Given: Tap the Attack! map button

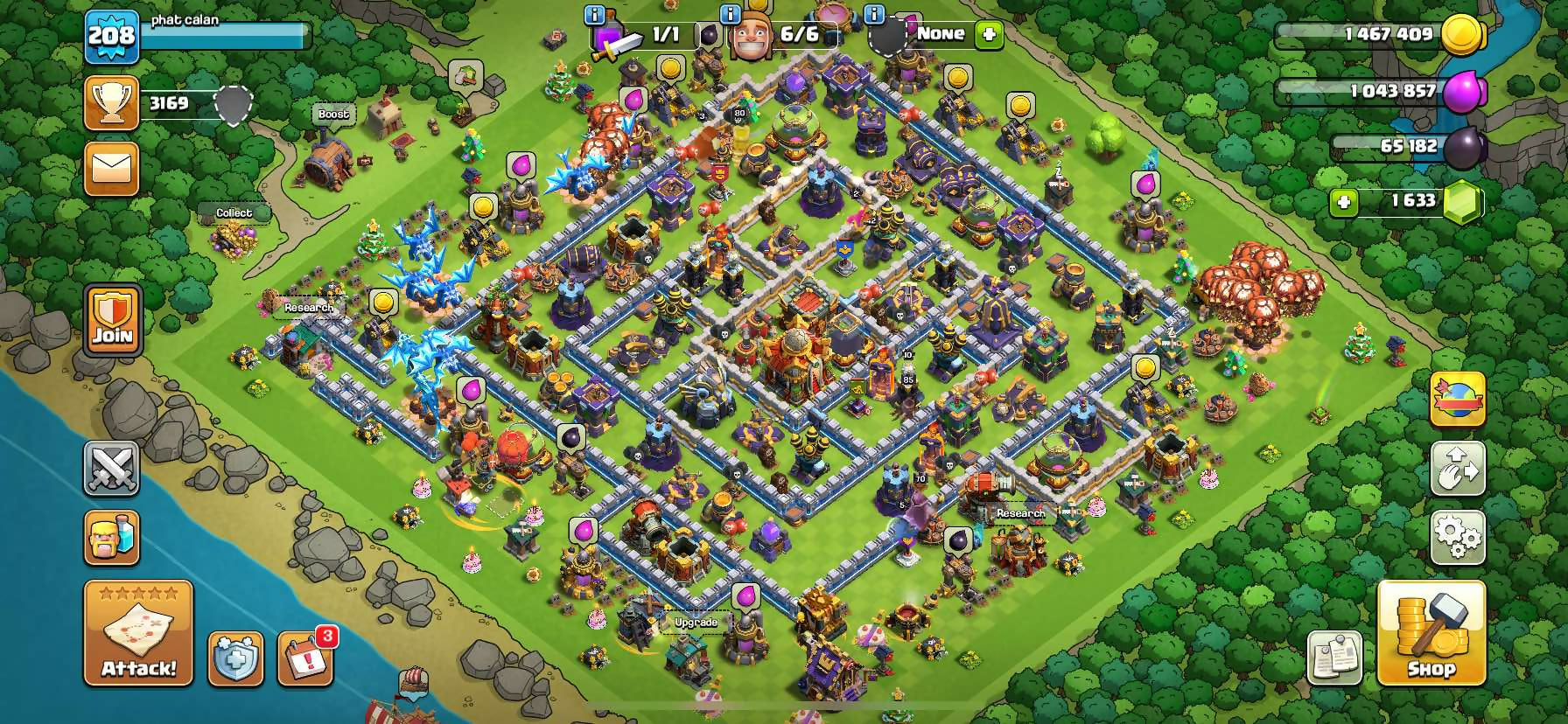Looking at the screenshot, I should click(x=138, y=633).
